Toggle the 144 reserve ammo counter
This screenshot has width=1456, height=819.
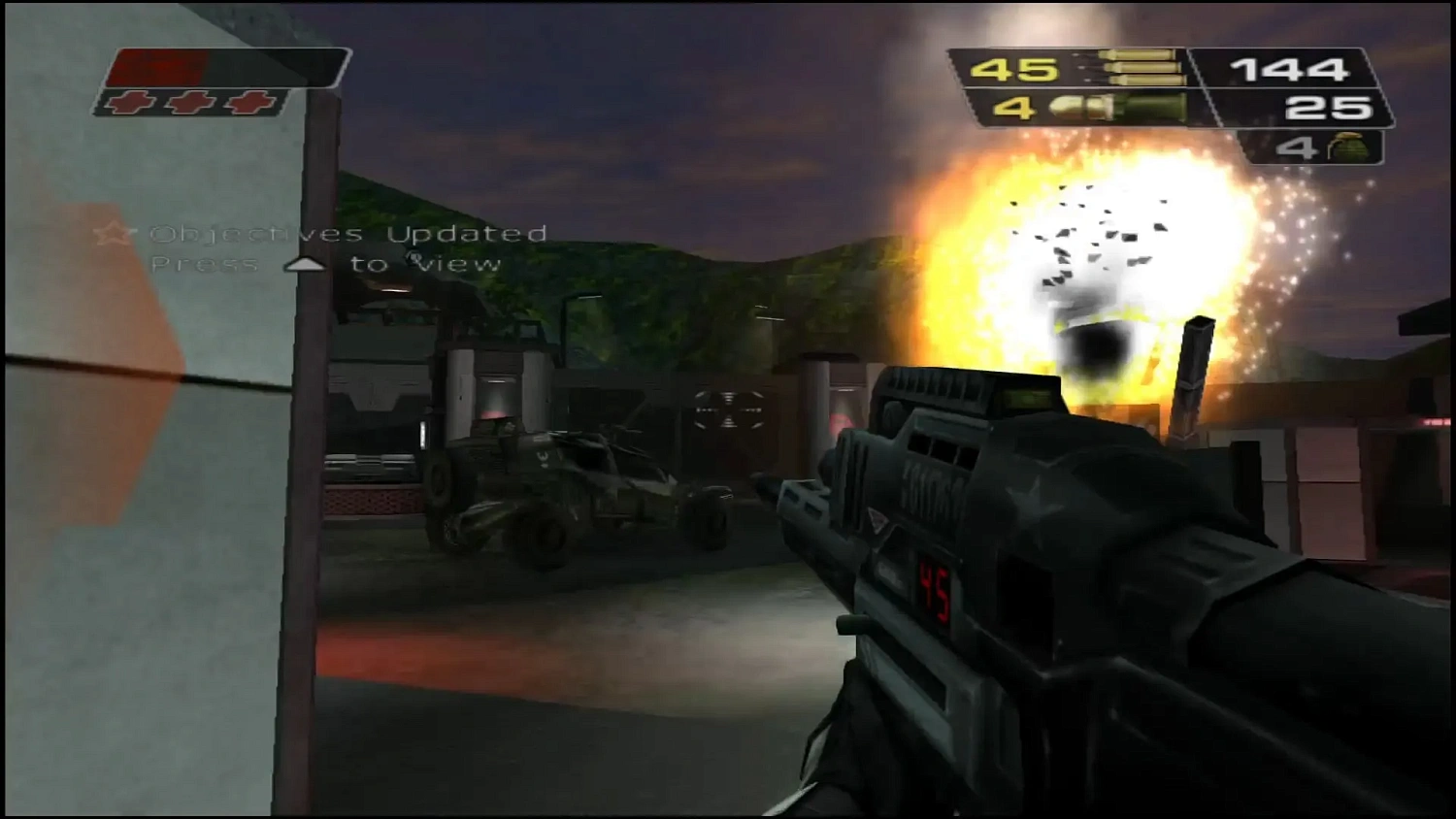point(1291,68)
